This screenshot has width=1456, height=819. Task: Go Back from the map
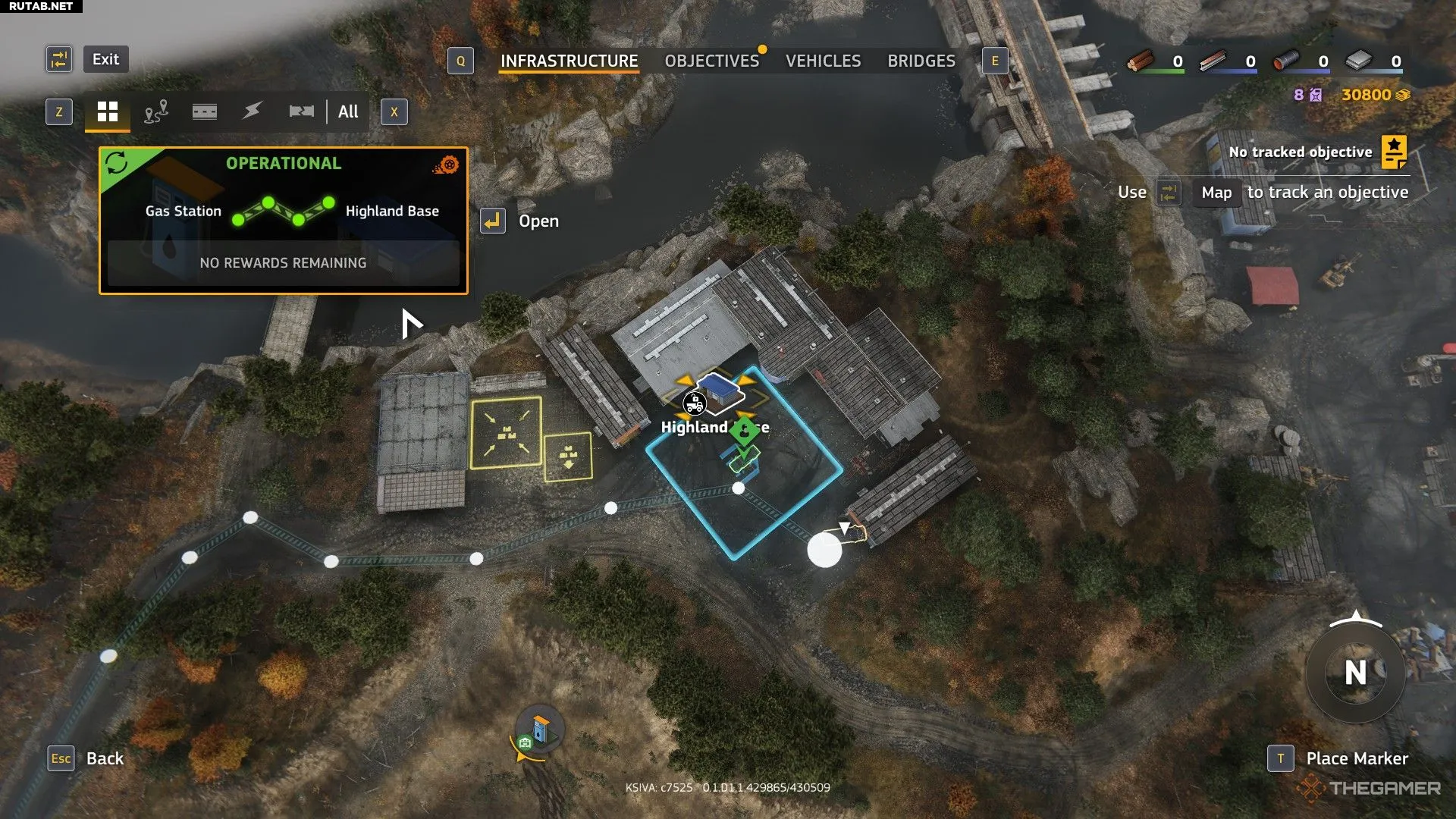105,758
